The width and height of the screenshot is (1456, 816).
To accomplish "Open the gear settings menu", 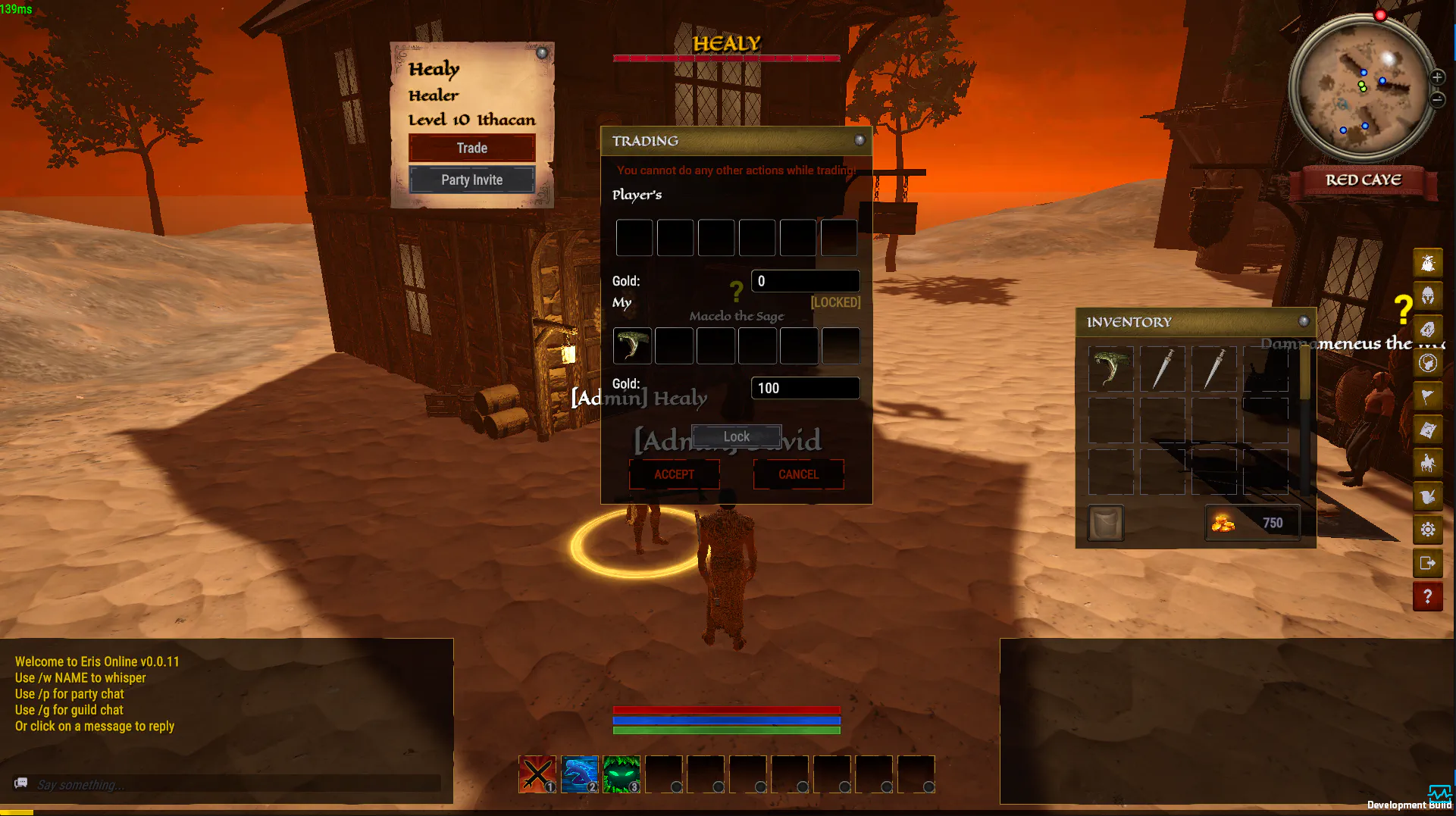I will (x=1428, y=530).
